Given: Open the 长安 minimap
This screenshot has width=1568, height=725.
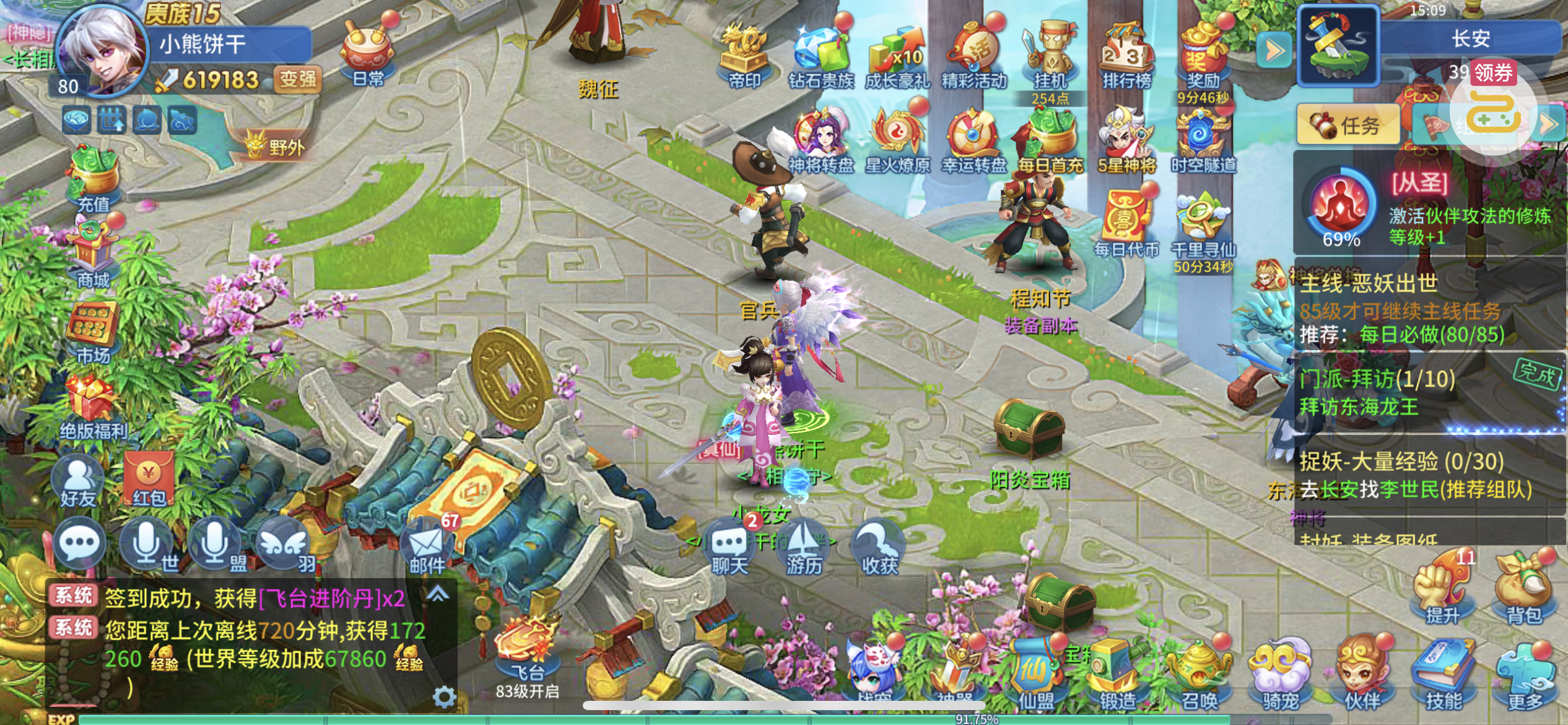Looking at the screenshot, I should click(1338, 45).
